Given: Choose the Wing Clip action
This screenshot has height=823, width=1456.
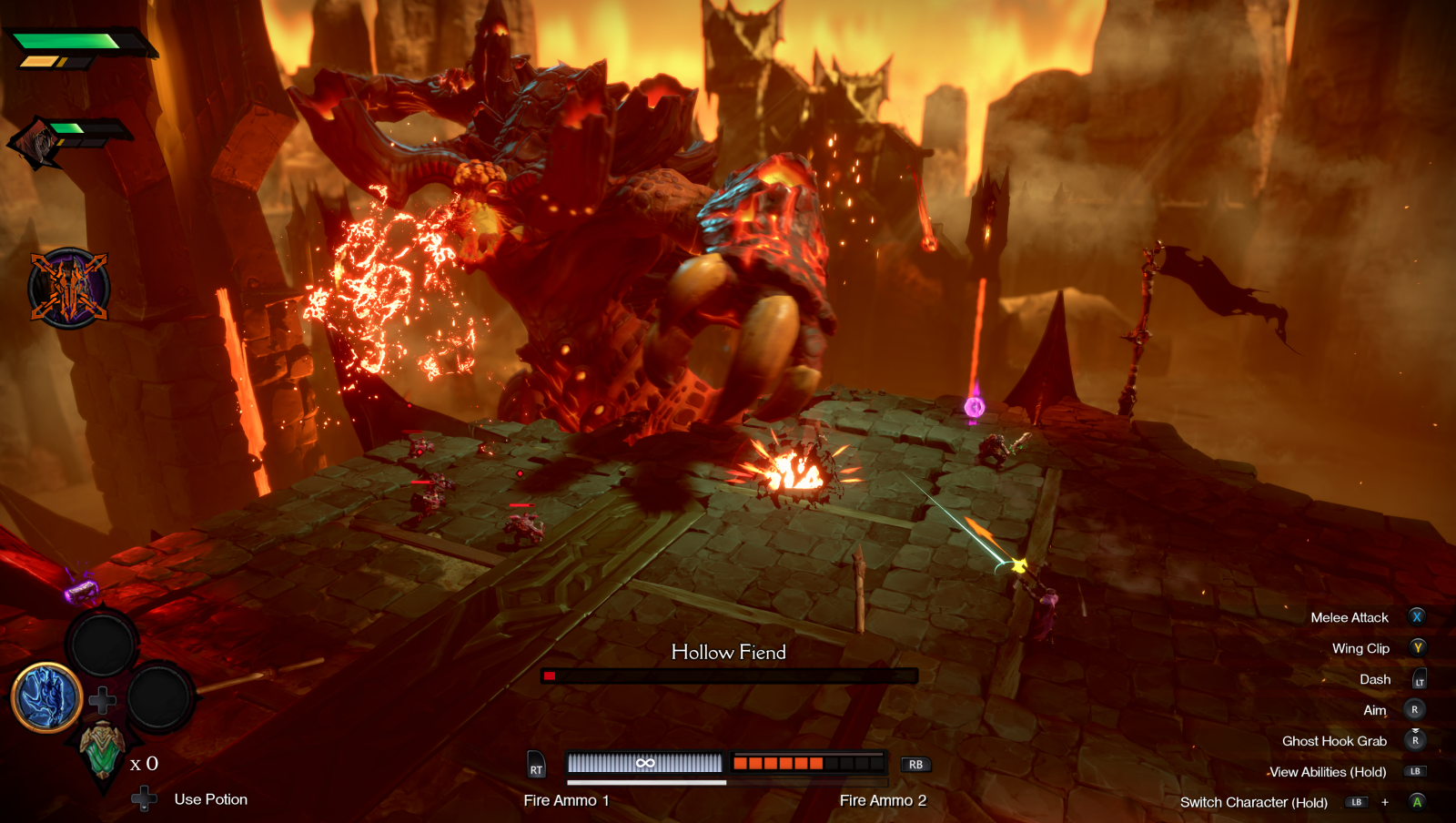Looking at the screenshot, I should pyautogui.click(x=1360, y=648).
